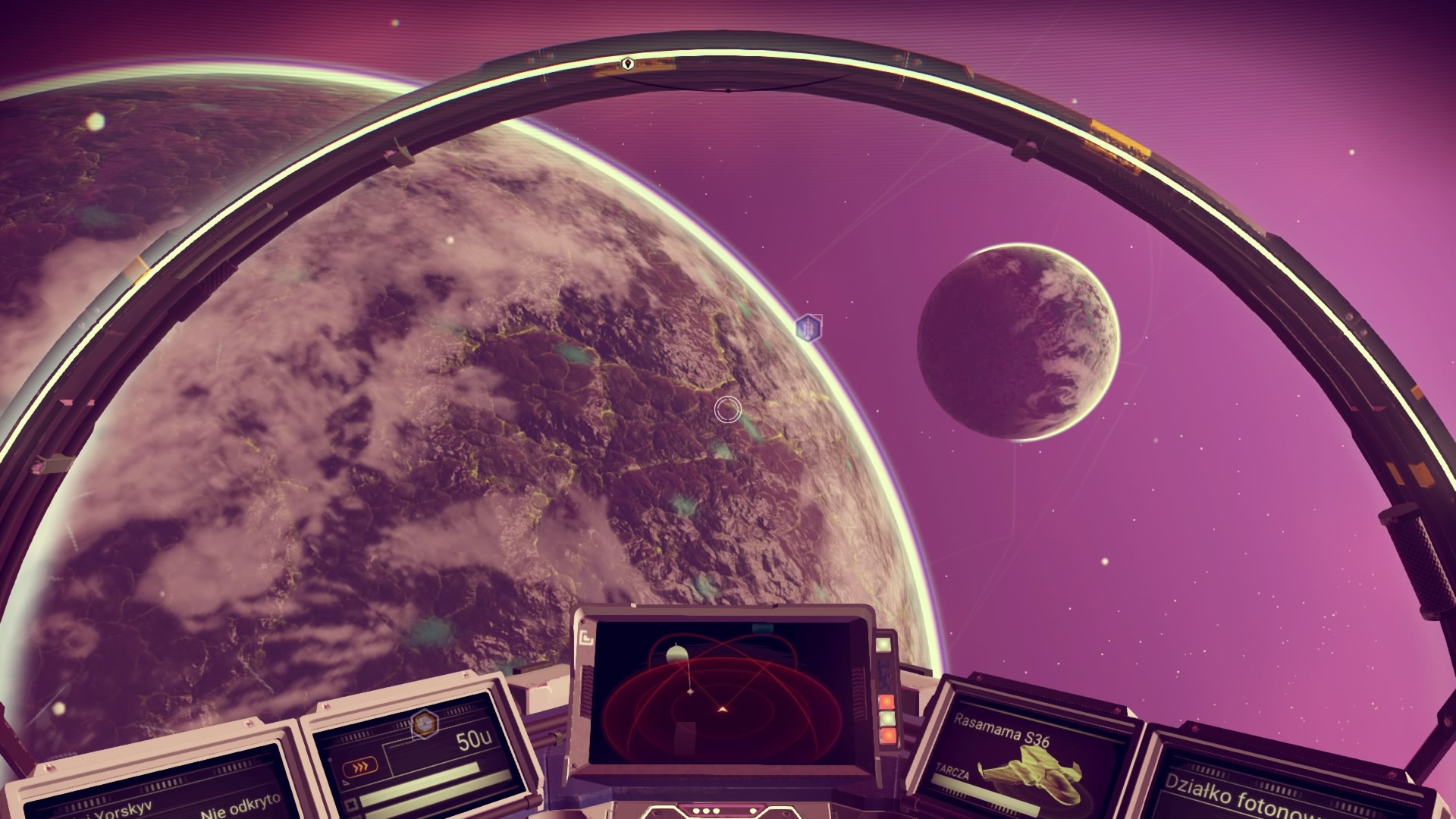1456x819 pixels.
Task: Click the X marker icon on the Yorskyv panel
Action: pyautogui.click(x=352, y=804)
